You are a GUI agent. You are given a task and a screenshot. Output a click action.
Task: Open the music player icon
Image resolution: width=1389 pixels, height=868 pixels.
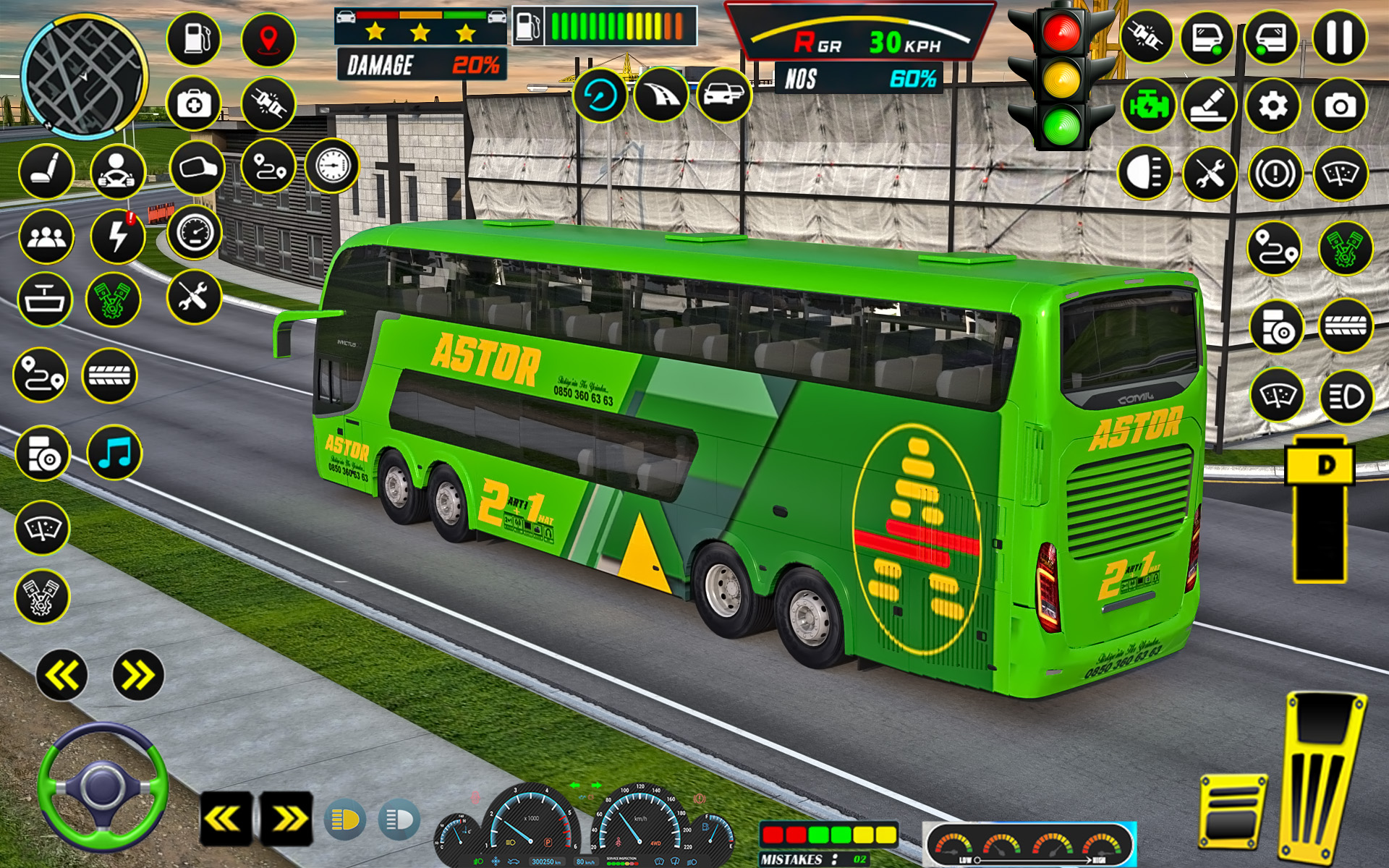(x=113, y=454)
